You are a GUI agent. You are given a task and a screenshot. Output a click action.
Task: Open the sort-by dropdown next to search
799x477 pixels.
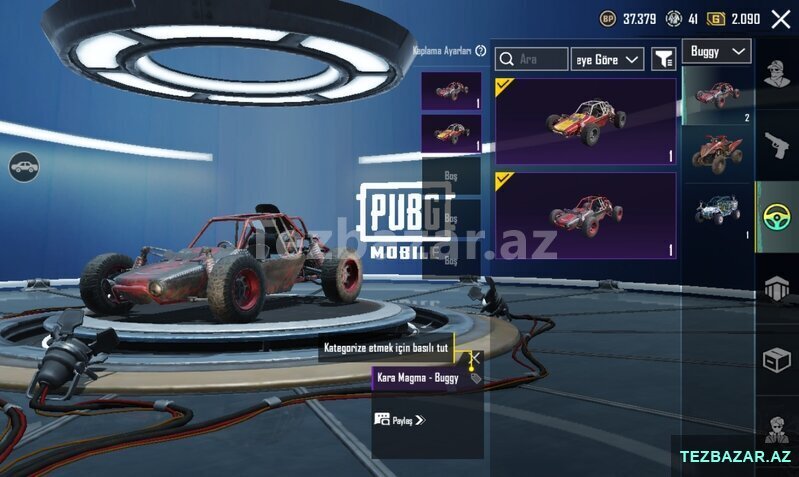607,60
